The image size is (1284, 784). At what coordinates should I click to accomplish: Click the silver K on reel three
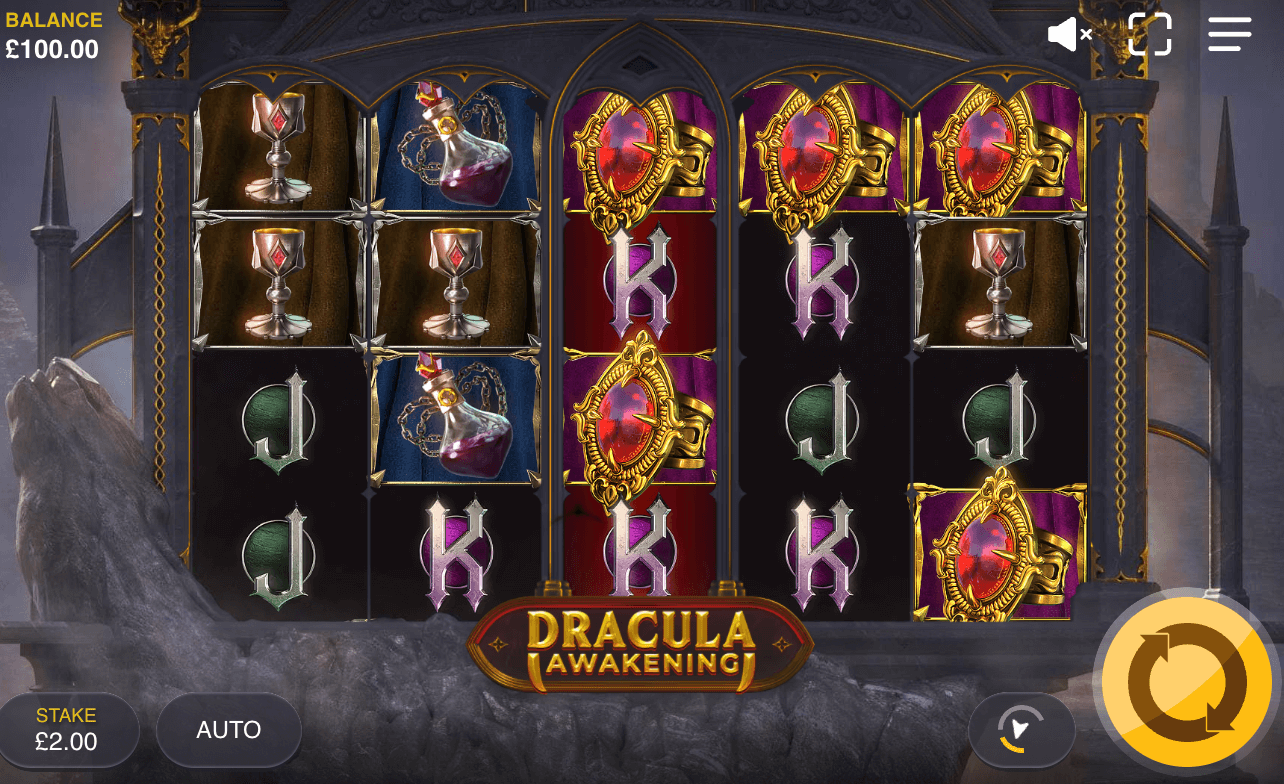[x=640, y=280]
